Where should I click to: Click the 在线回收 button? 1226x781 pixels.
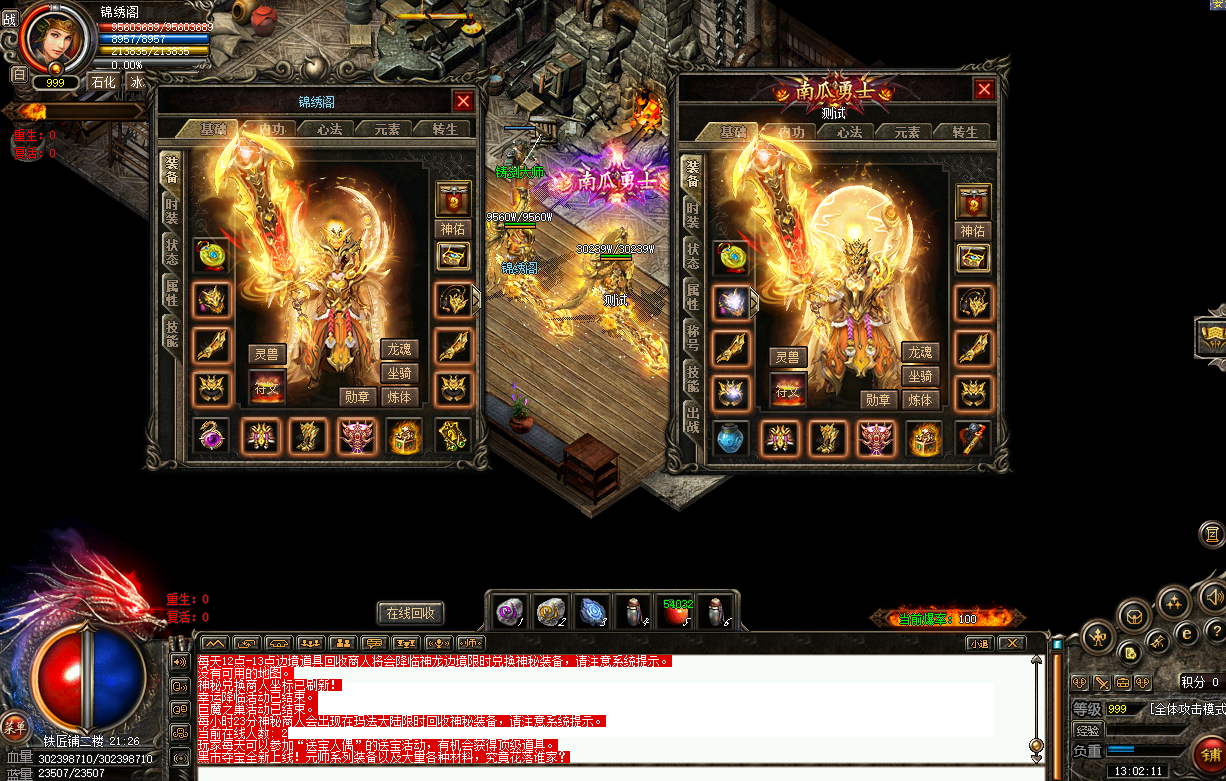[411, 613]
